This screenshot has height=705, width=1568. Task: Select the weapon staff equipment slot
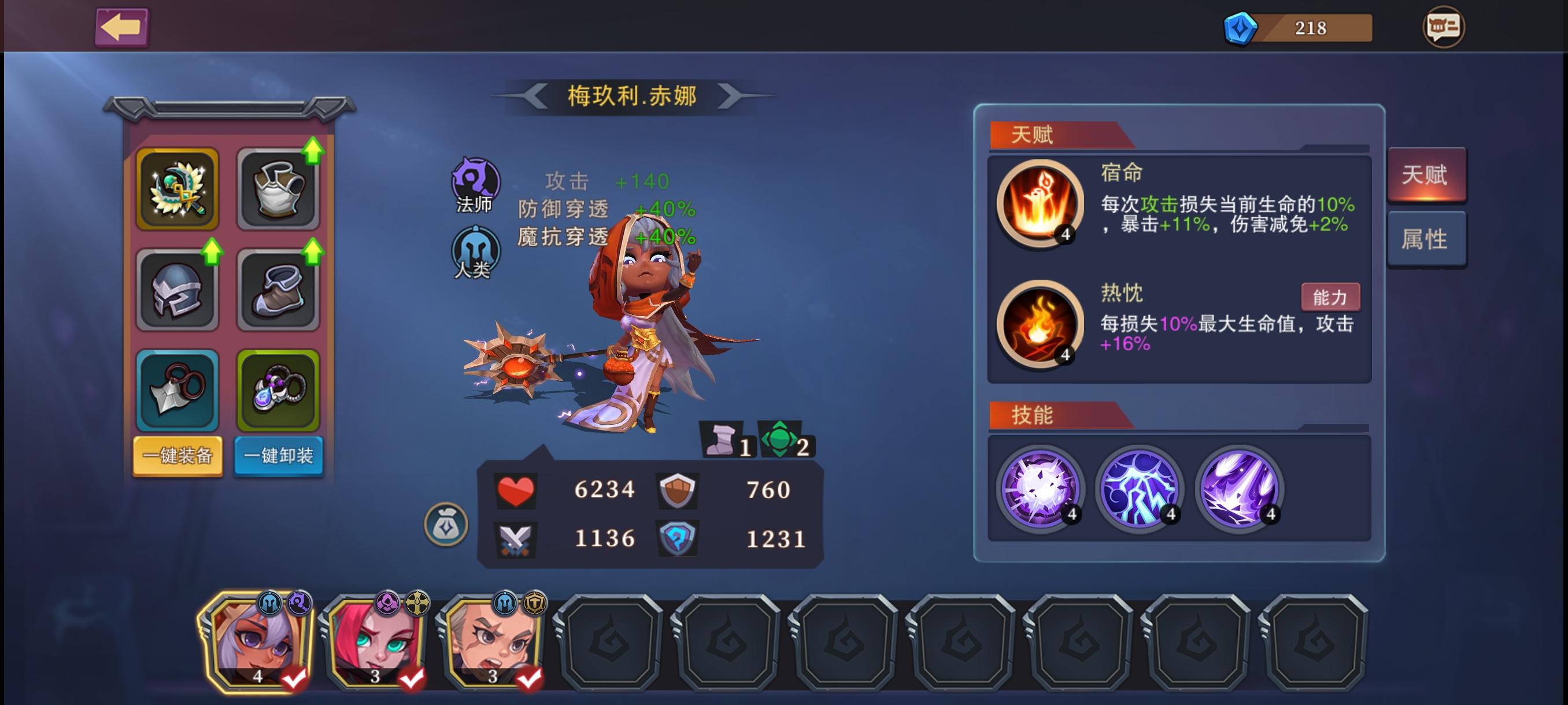click(x=177, y=190)
